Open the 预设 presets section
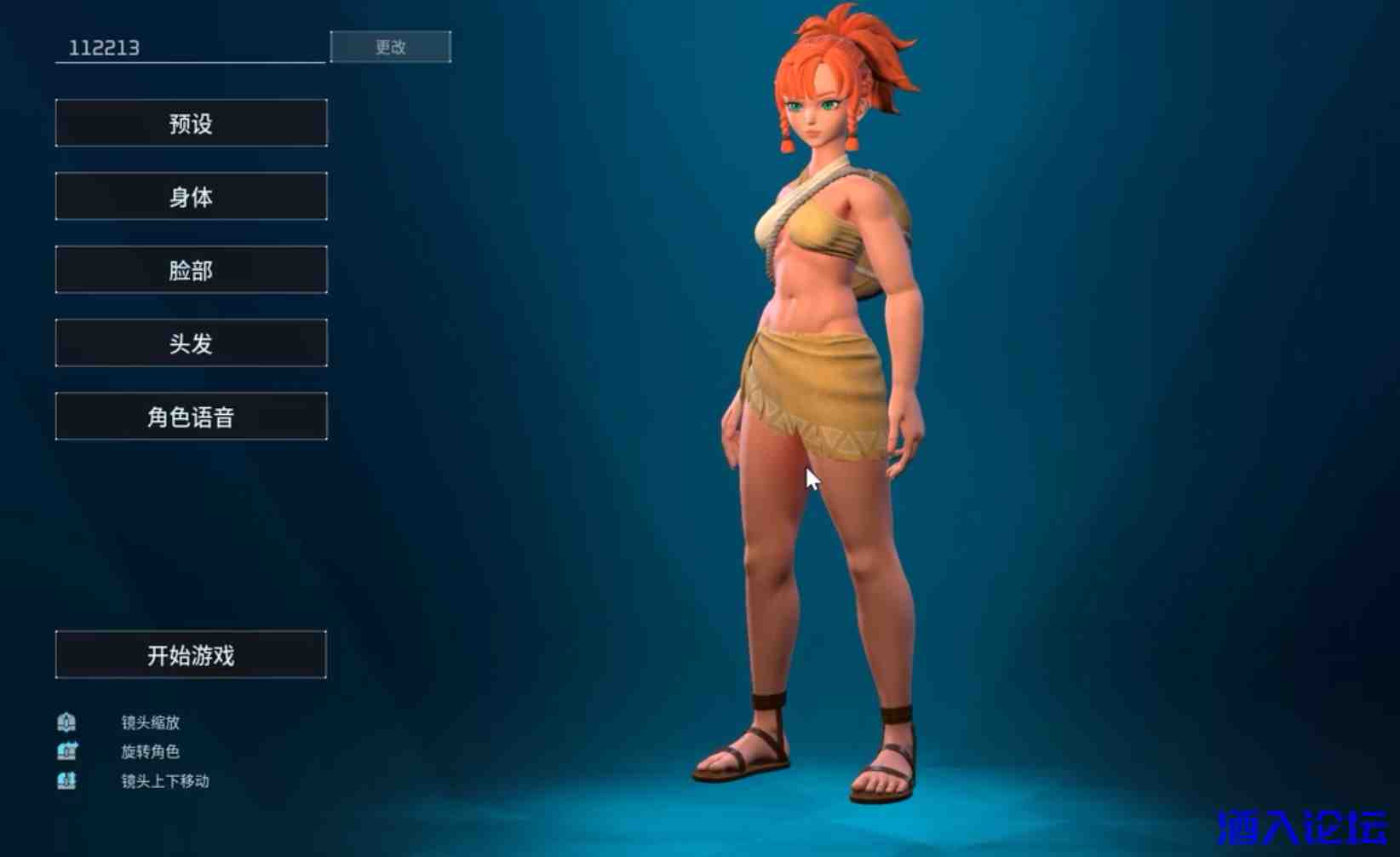1400x857 pixels. pos(191,123)
